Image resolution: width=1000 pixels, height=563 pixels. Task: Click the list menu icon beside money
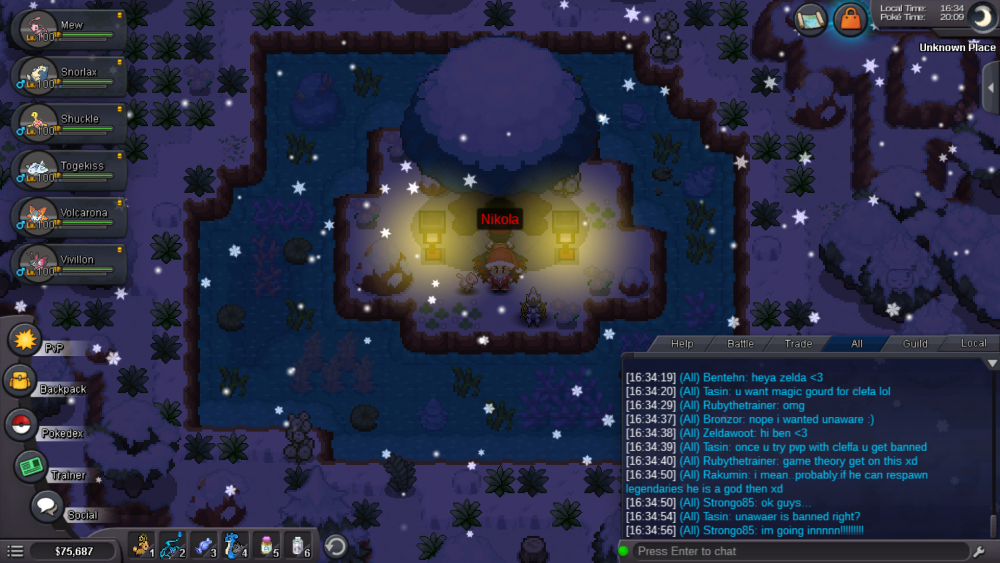coord(15,551)
